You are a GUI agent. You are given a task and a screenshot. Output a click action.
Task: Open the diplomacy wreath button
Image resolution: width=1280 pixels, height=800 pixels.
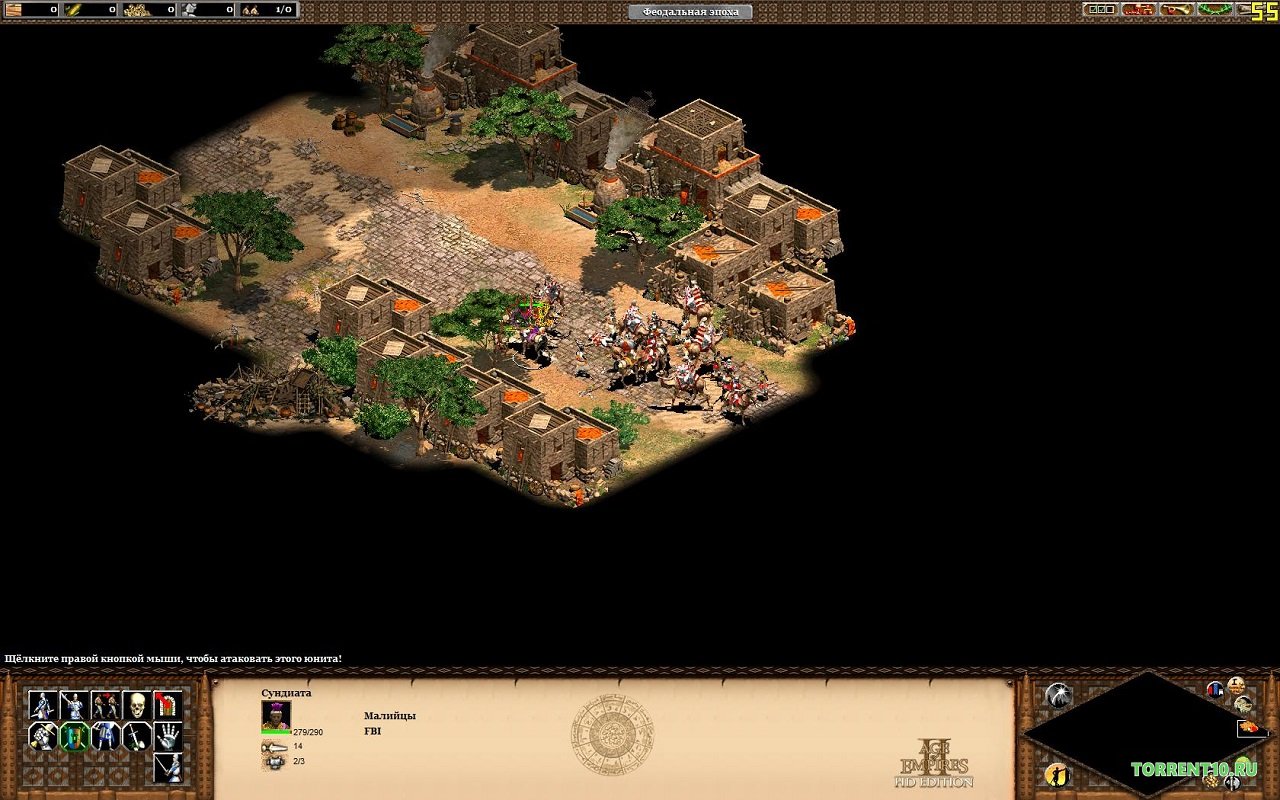click(x=1214, y=9)
